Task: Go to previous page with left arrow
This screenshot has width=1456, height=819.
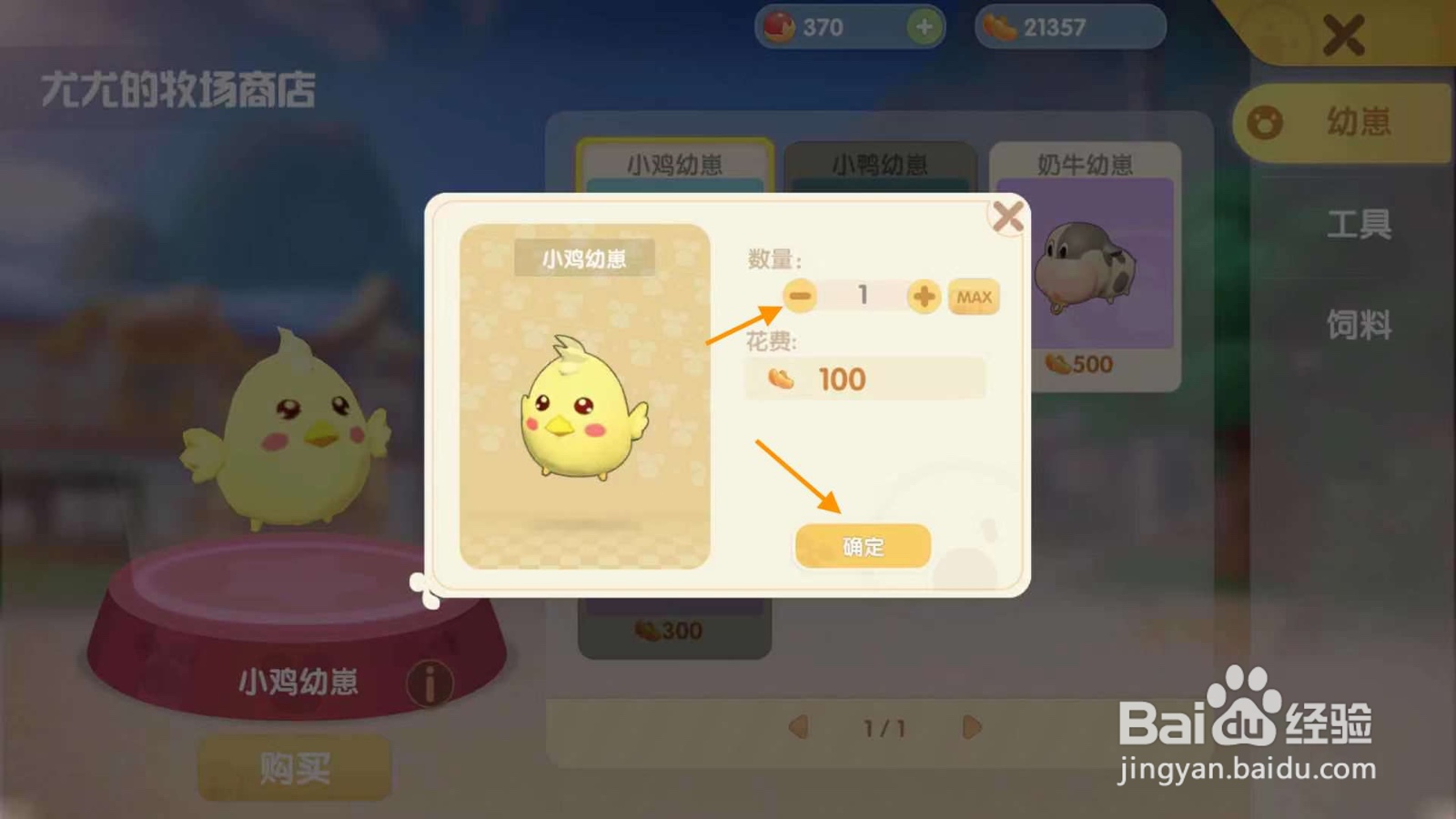Action: tap(797, 728)
